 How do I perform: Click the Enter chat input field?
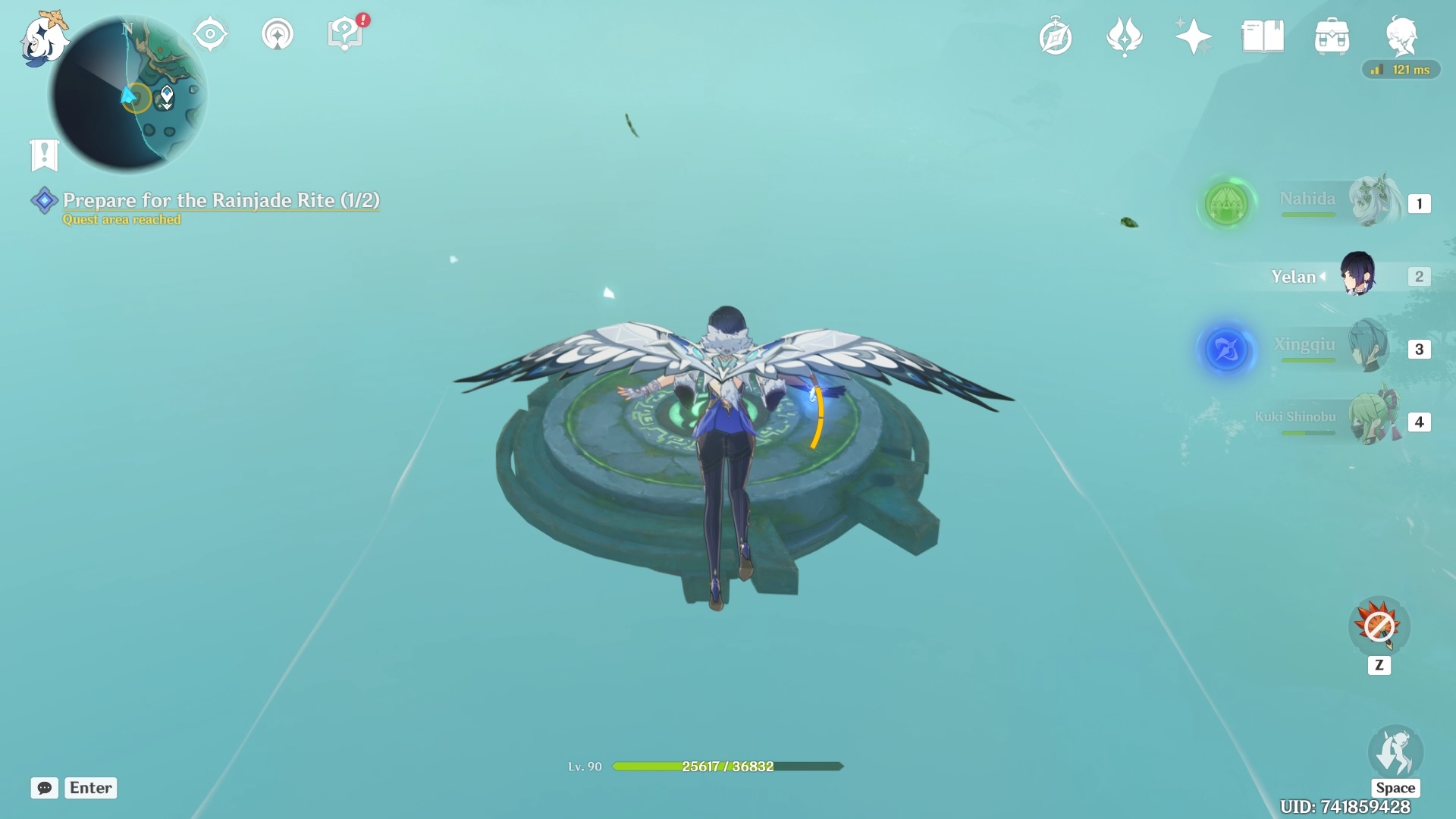[x=89, y=788]
